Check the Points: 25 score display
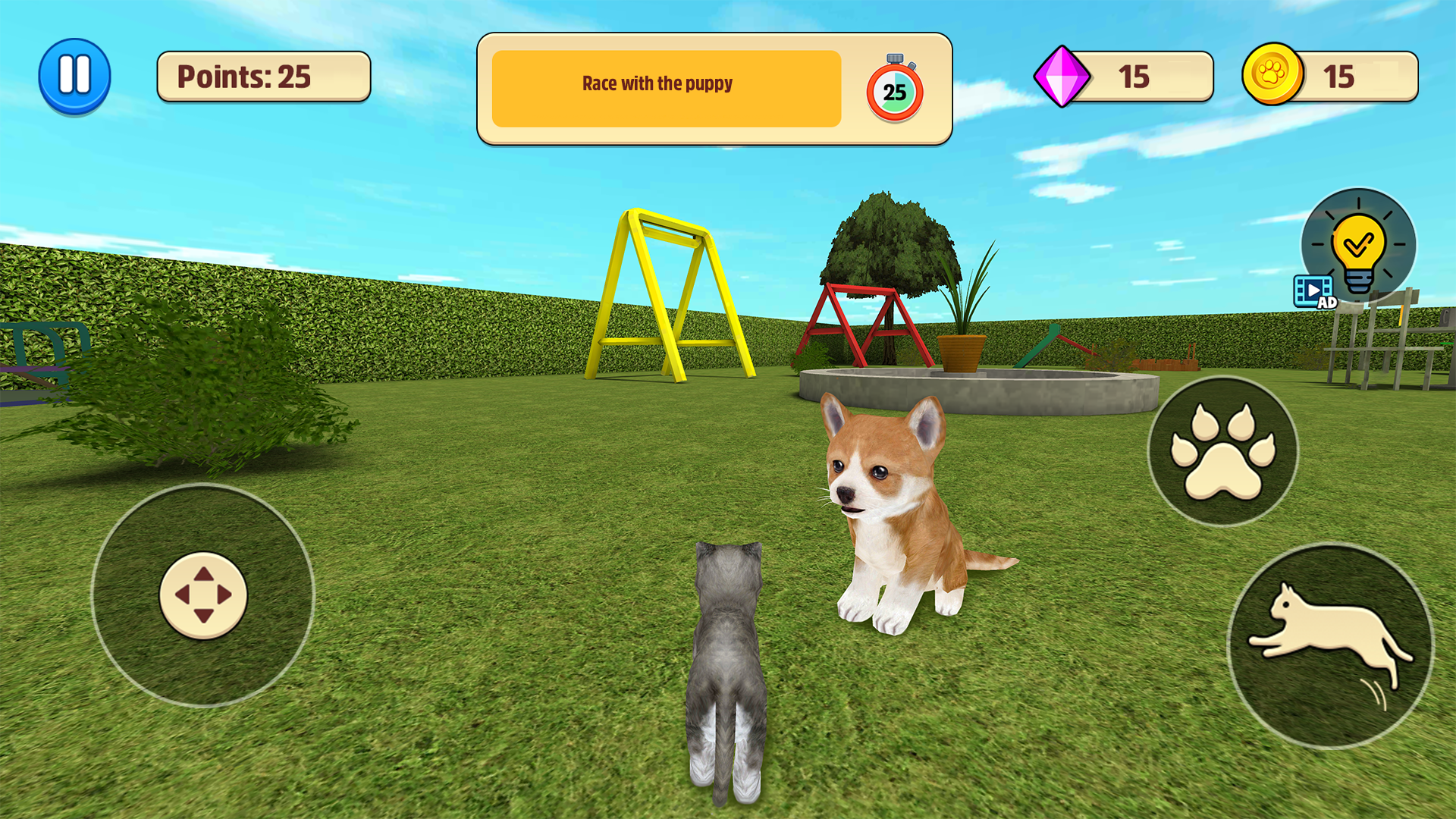 tap(263, 76)
